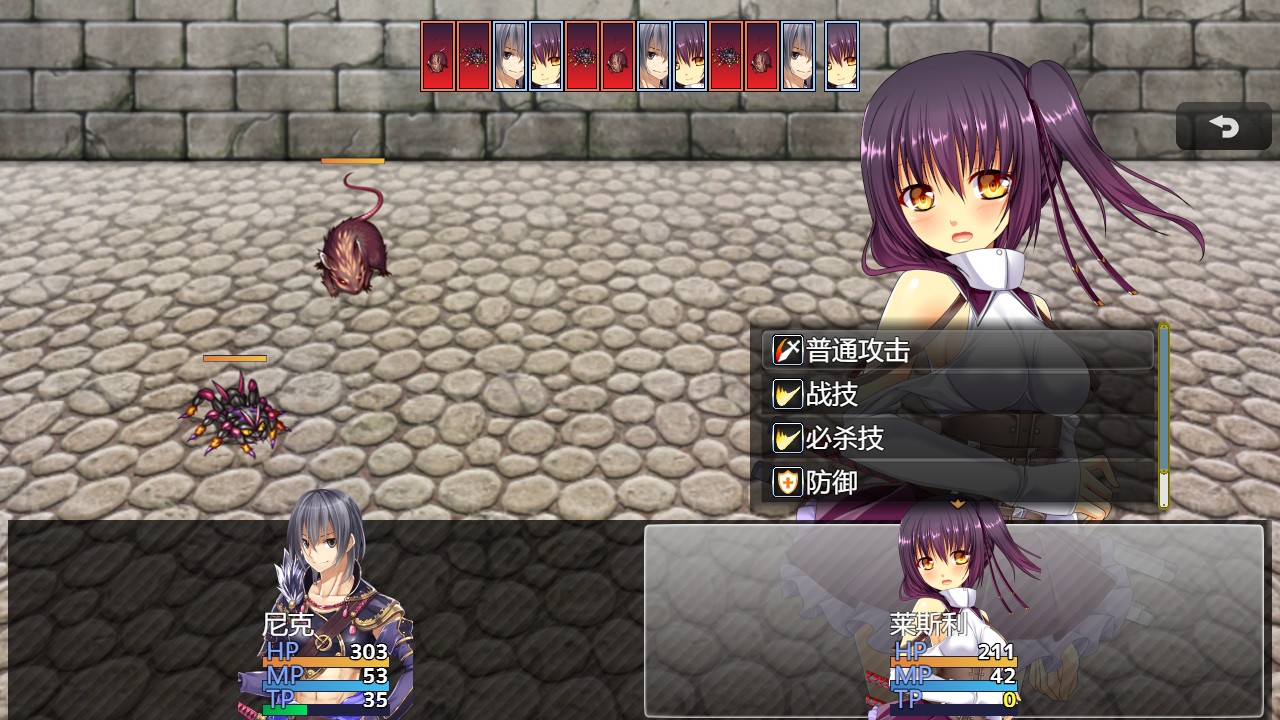Click the back arrow button
Image resolution: width=1280 pixels, height=720 pixels.
(x=1223, y=127)
